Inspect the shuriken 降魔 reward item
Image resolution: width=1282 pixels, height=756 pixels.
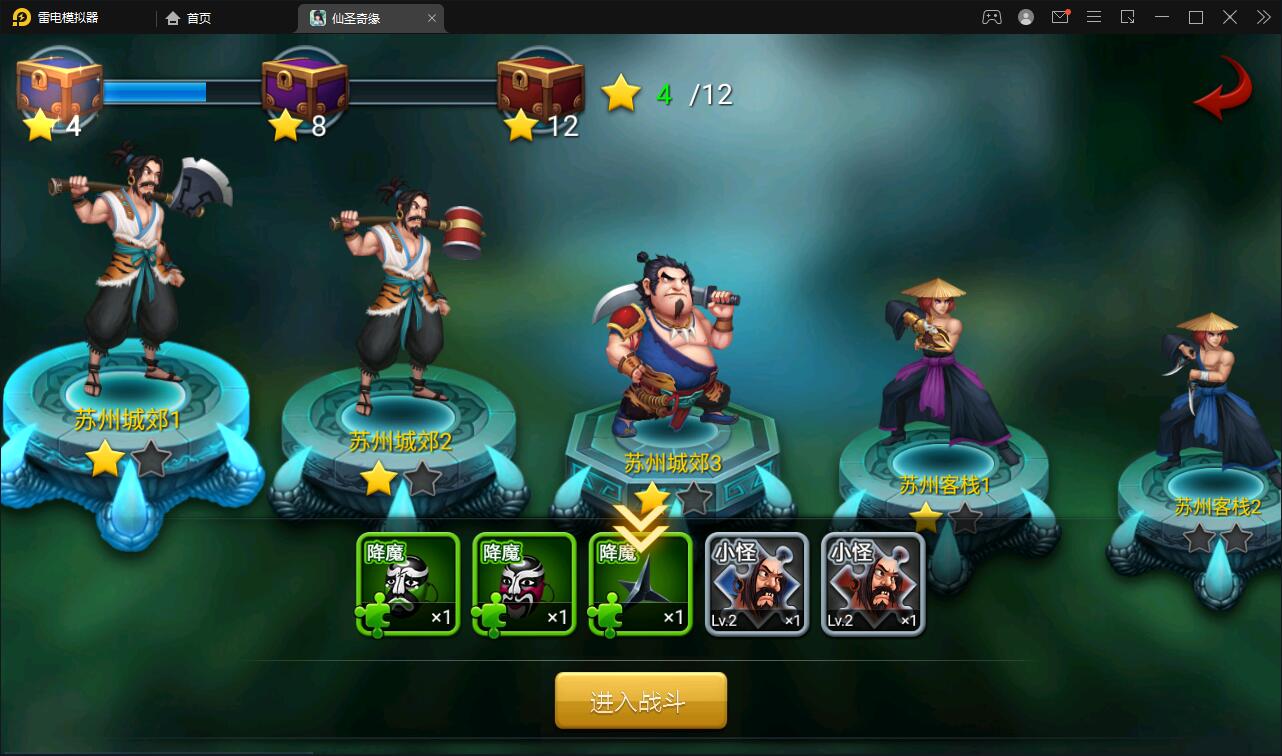pyautogui.click(x=640, y=585)
